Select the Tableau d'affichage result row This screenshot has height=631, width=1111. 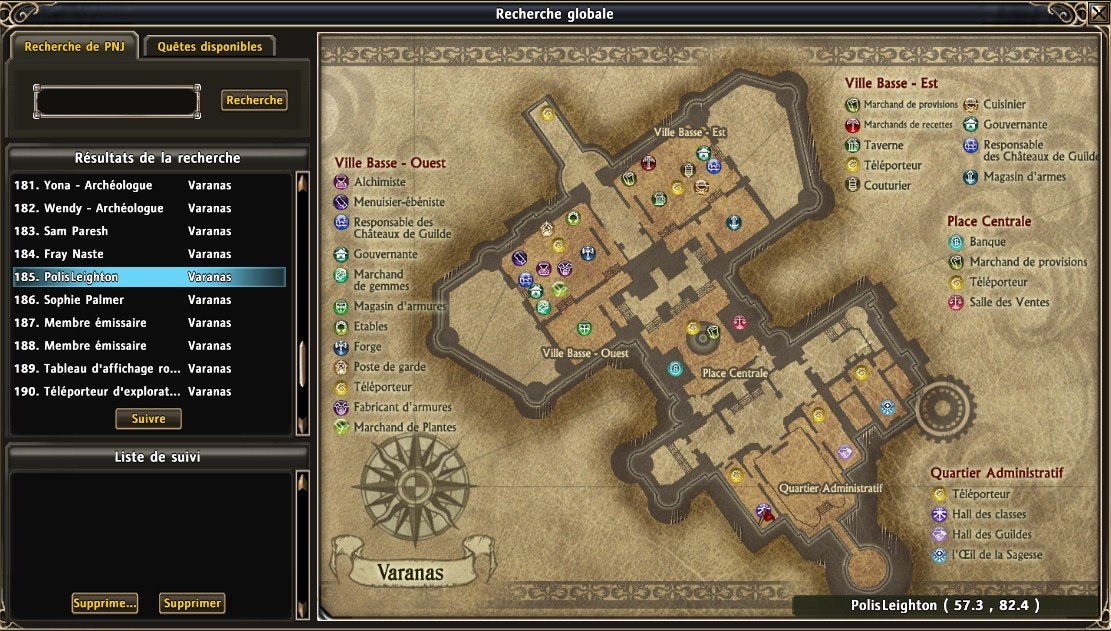[x=148, y=369]
